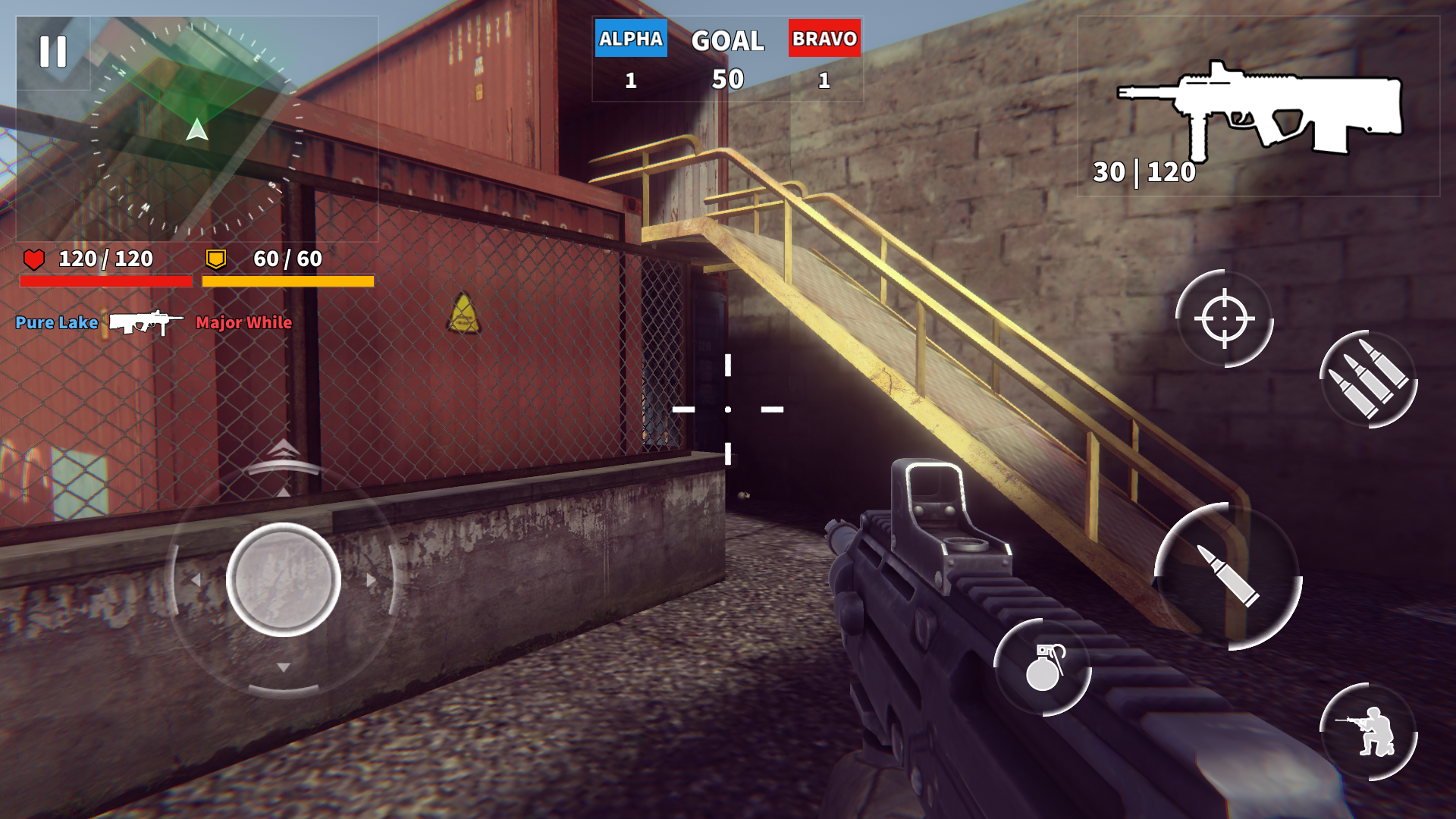Tap the crosshair reticle at screen center

(x=727, y=409)
